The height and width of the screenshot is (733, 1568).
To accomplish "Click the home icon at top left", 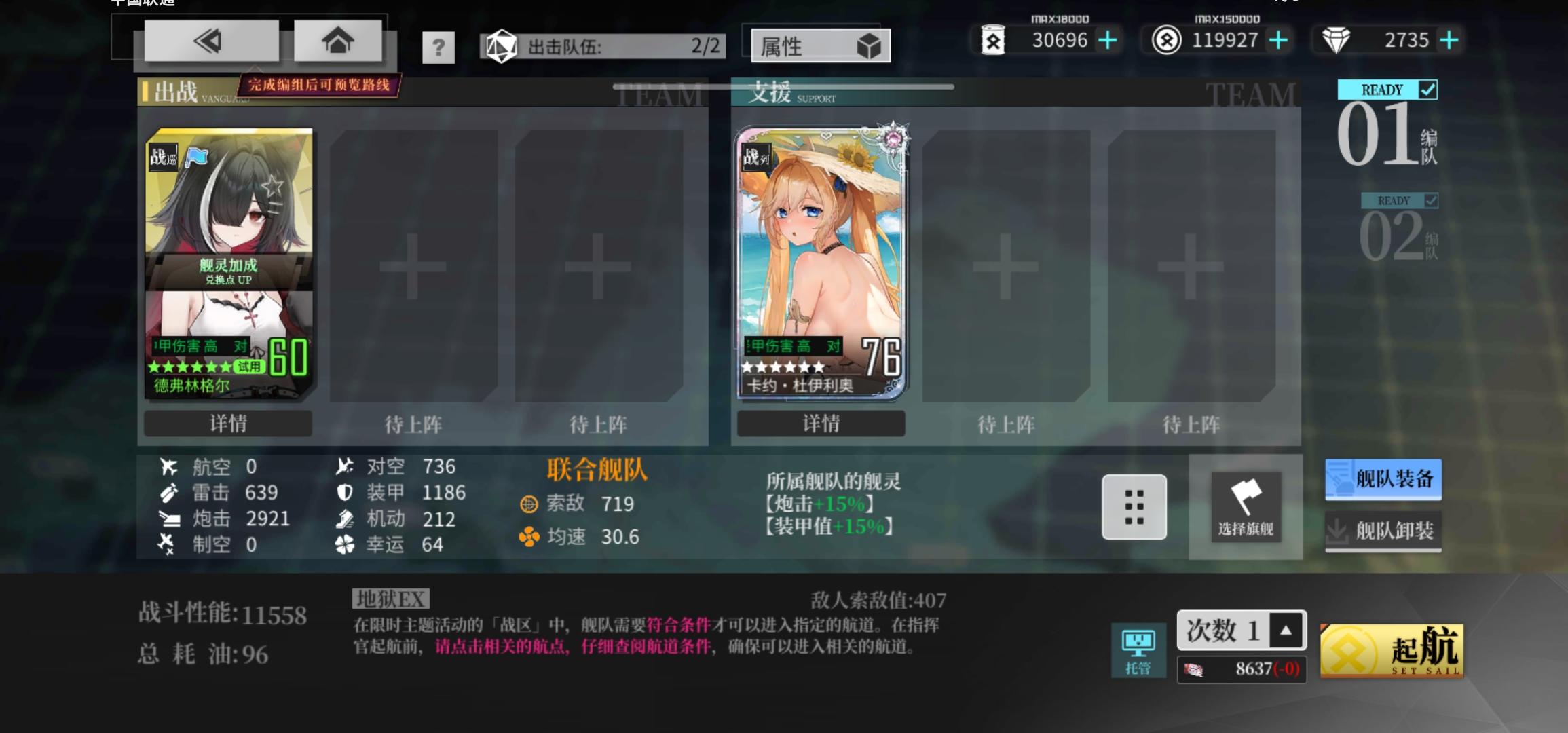I will point(337,40).
